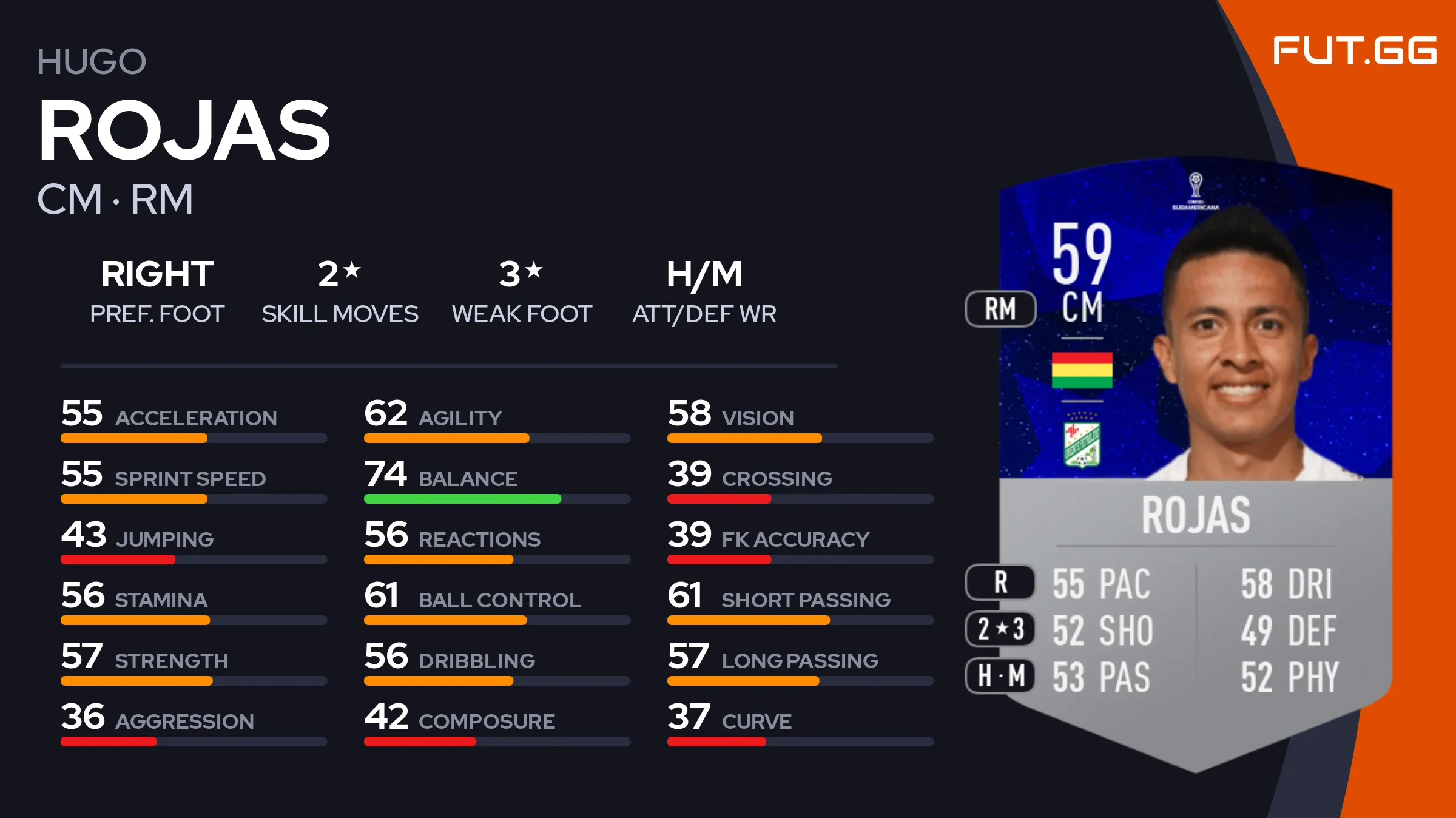Select the Rojas 59 CM player card
Viewport: 1456px width, 818px height.
[x=1195, y=461]
